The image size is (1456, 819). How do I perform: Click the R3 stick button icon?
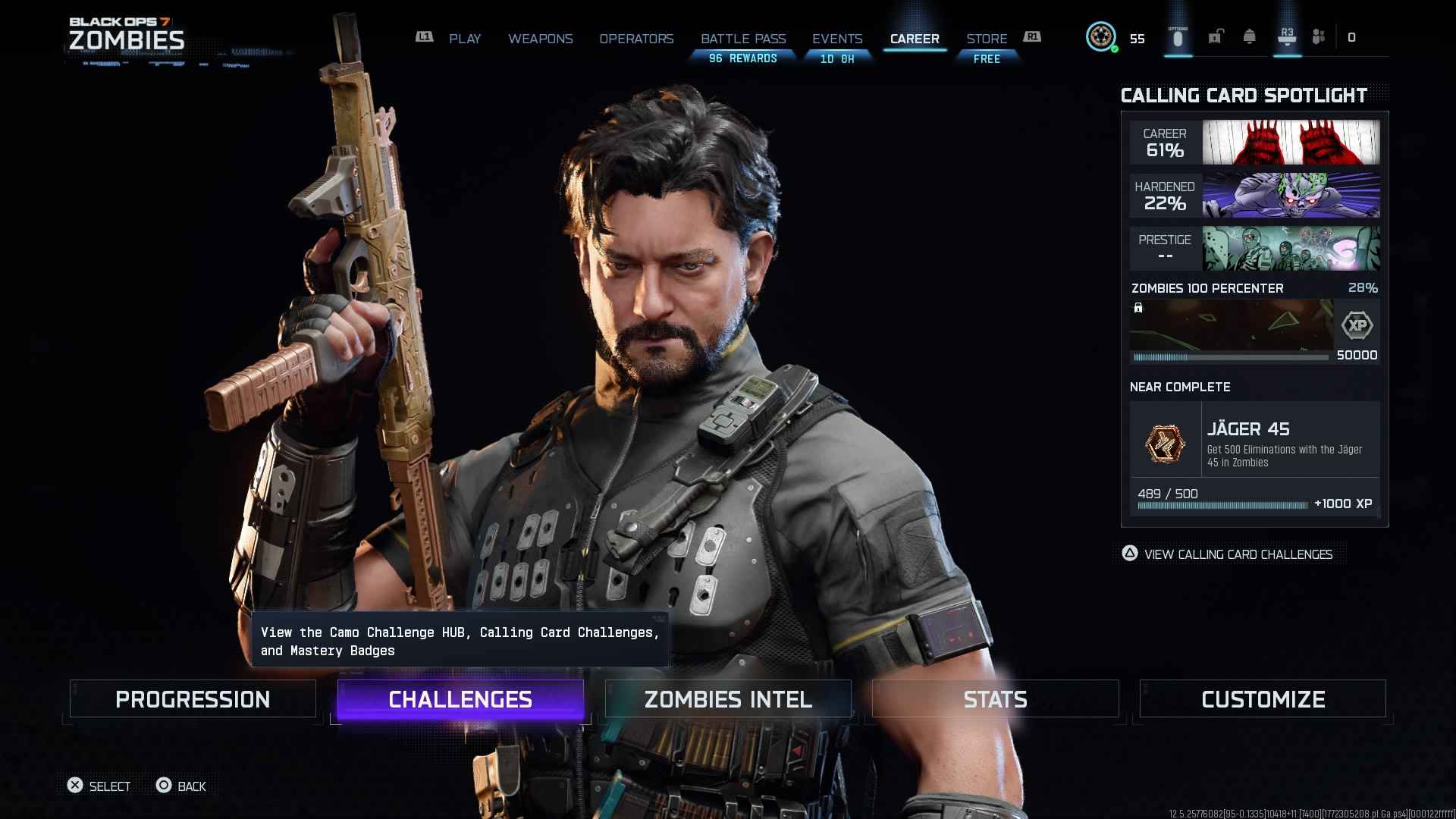tap(1287, 36)
